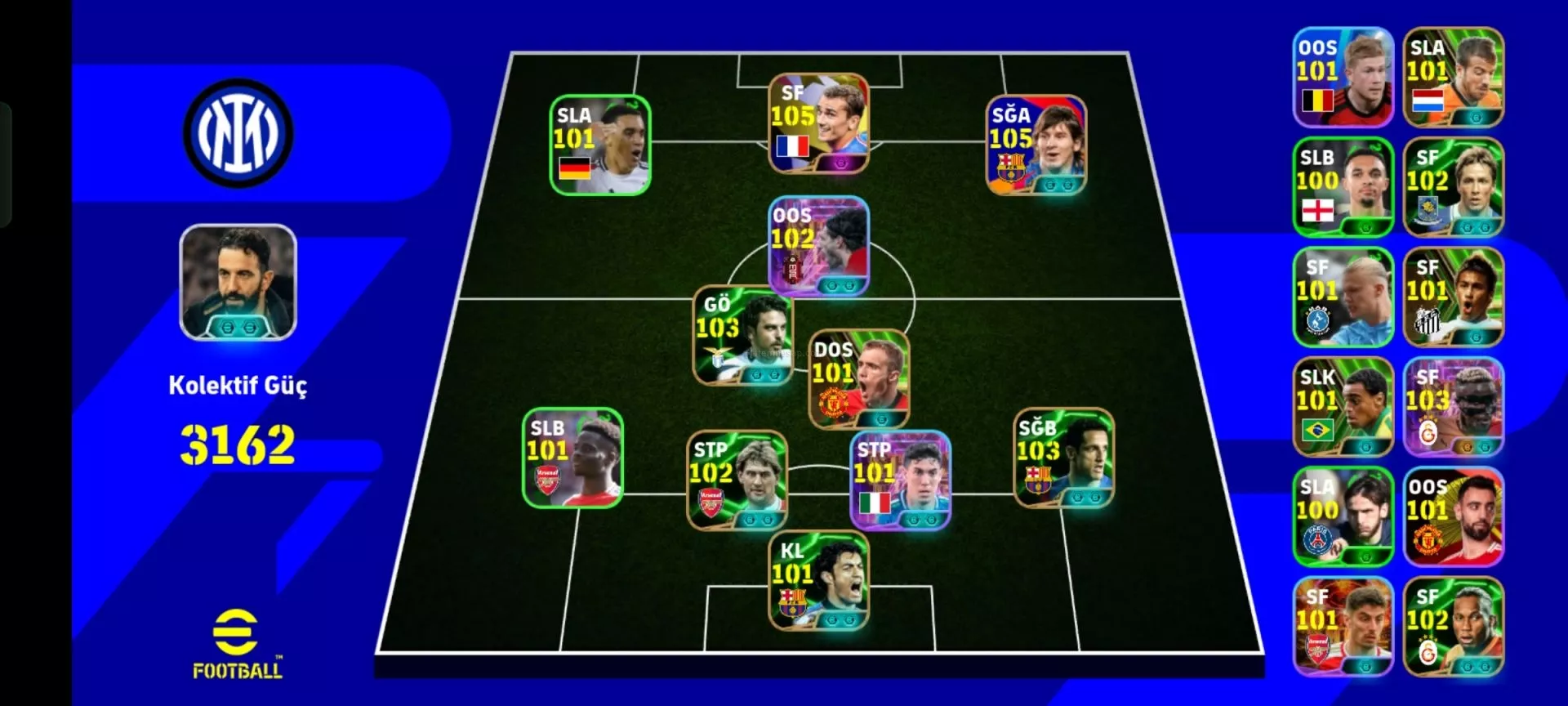Pick the SLA 101 Germany card on pitch
Image resolution: width=1568 pixels, height=706 pixels.
click(600, 145)
